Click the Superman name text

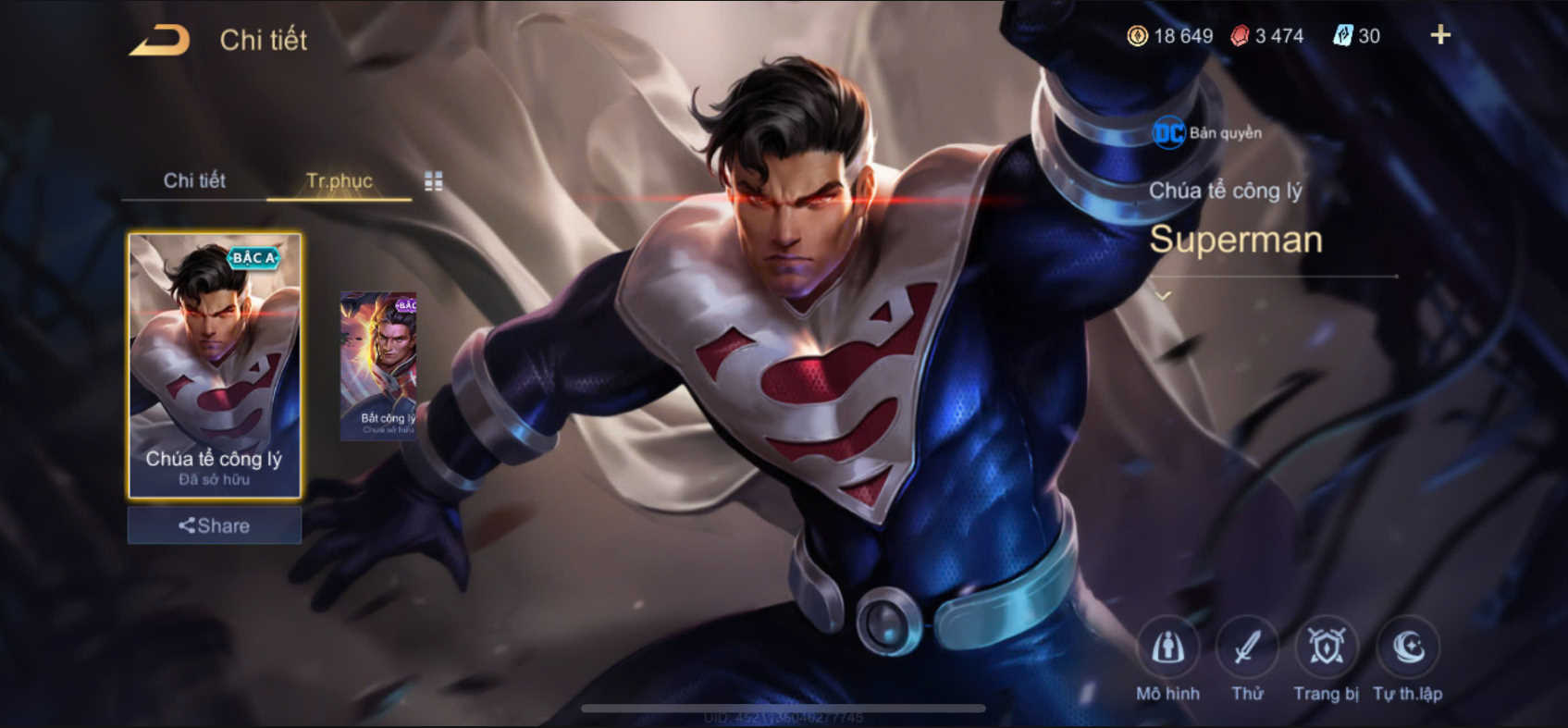1237,241
